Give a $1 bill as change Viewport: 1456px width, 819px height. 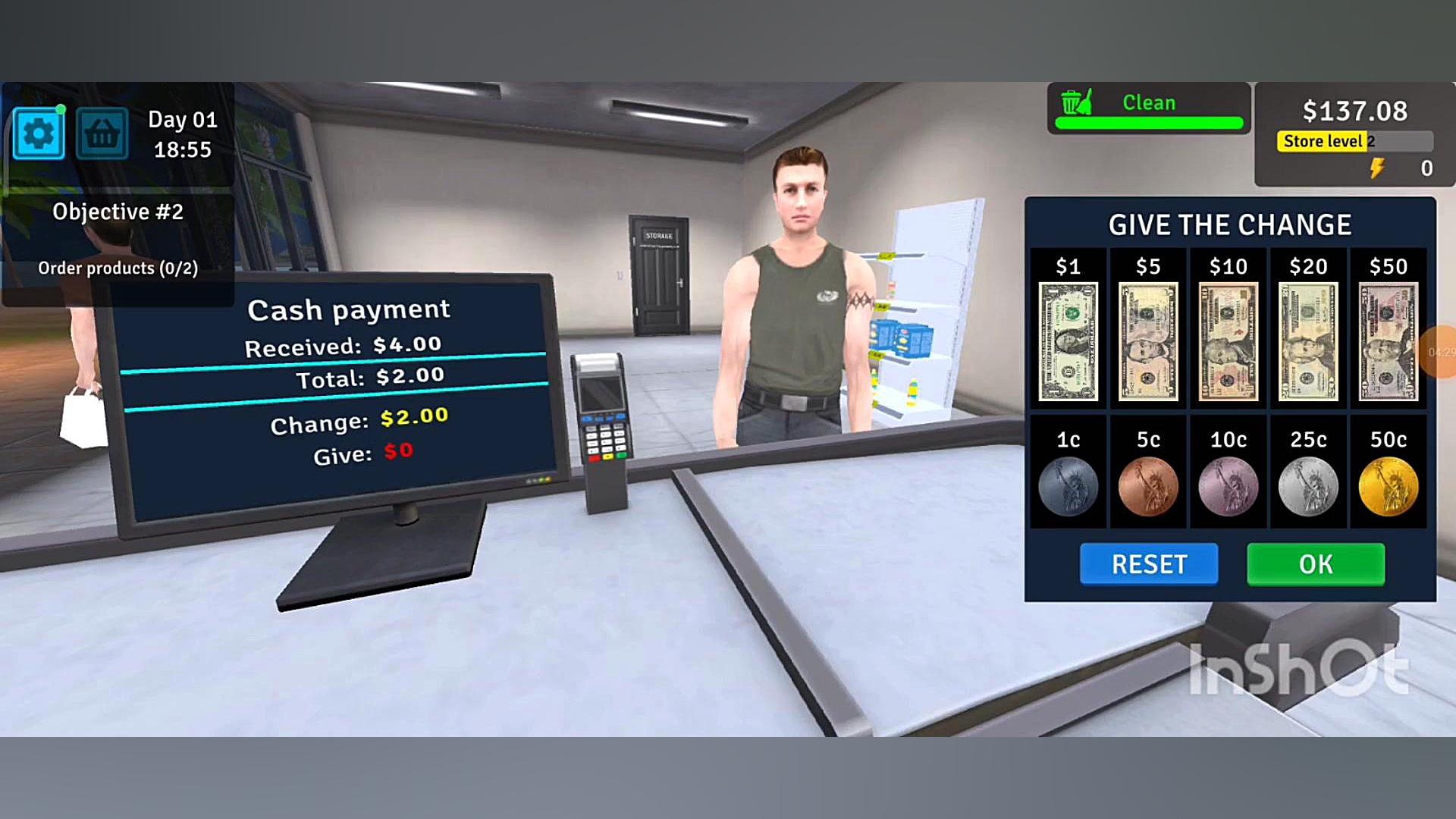tap(1068, 341)
